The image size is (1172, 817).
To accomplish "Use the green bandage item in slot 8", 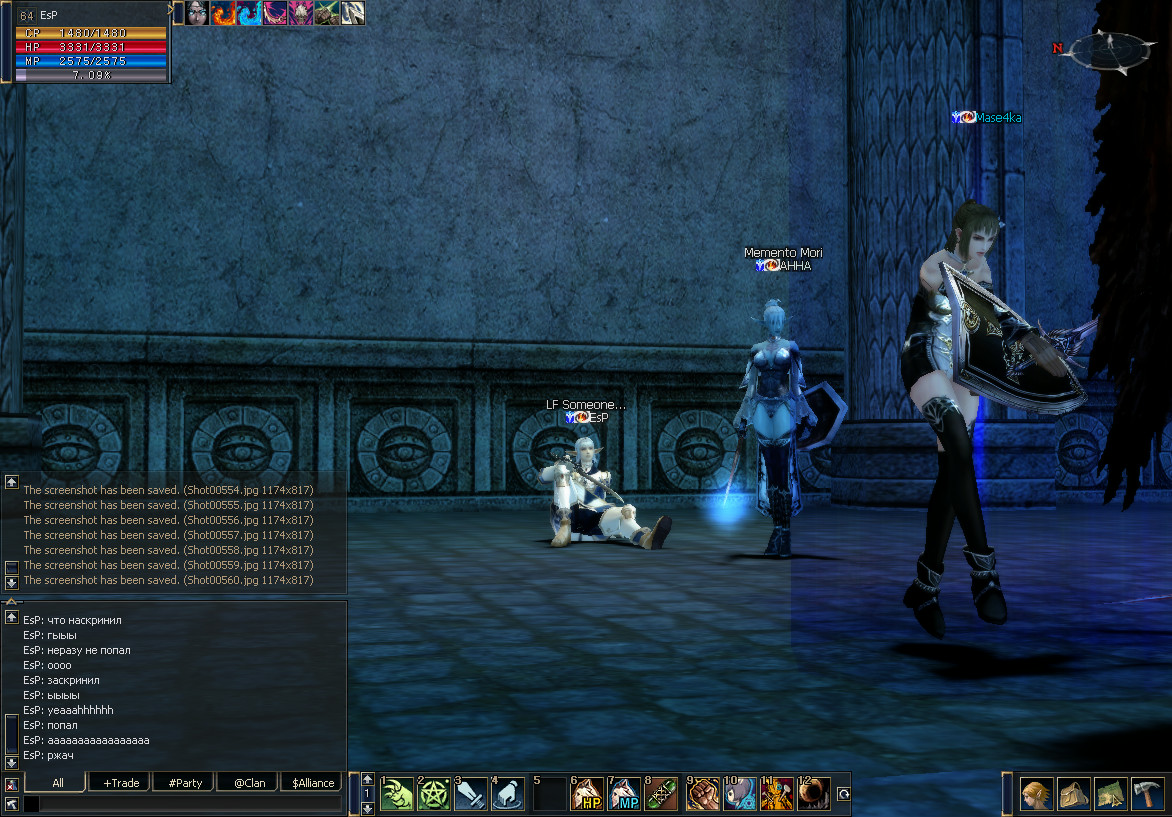I will click(663, 795).
